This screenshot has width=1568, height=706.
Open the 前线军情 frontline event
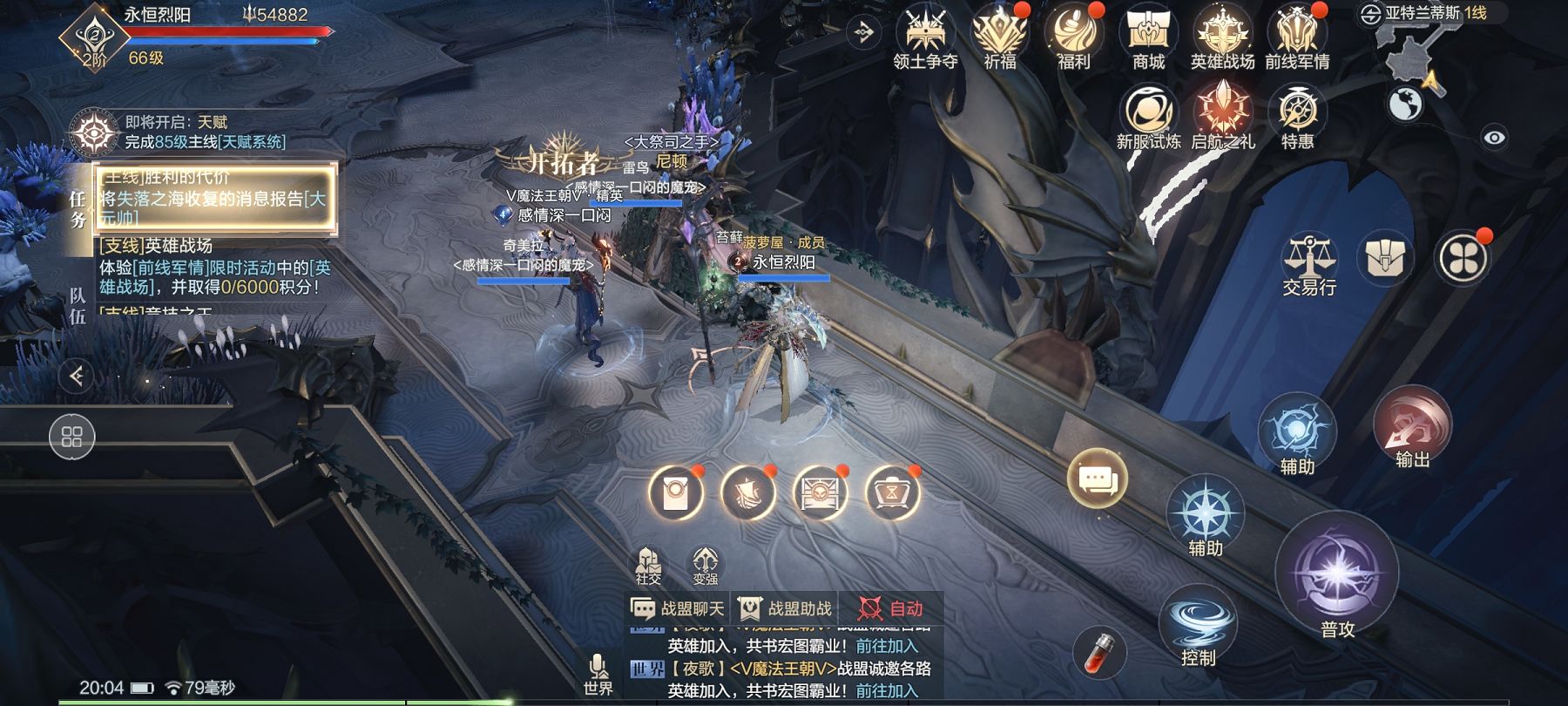coord(1297,37)
